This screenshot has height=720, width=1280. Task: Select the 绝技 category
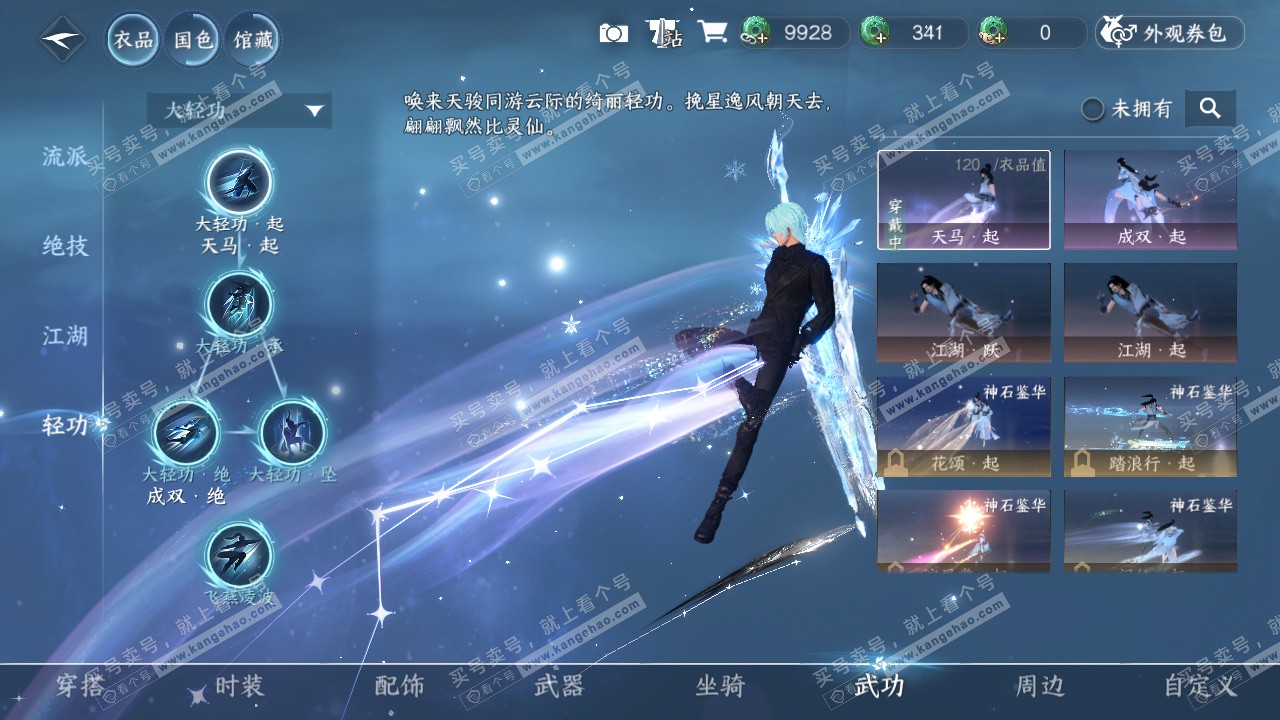[65, 246]
